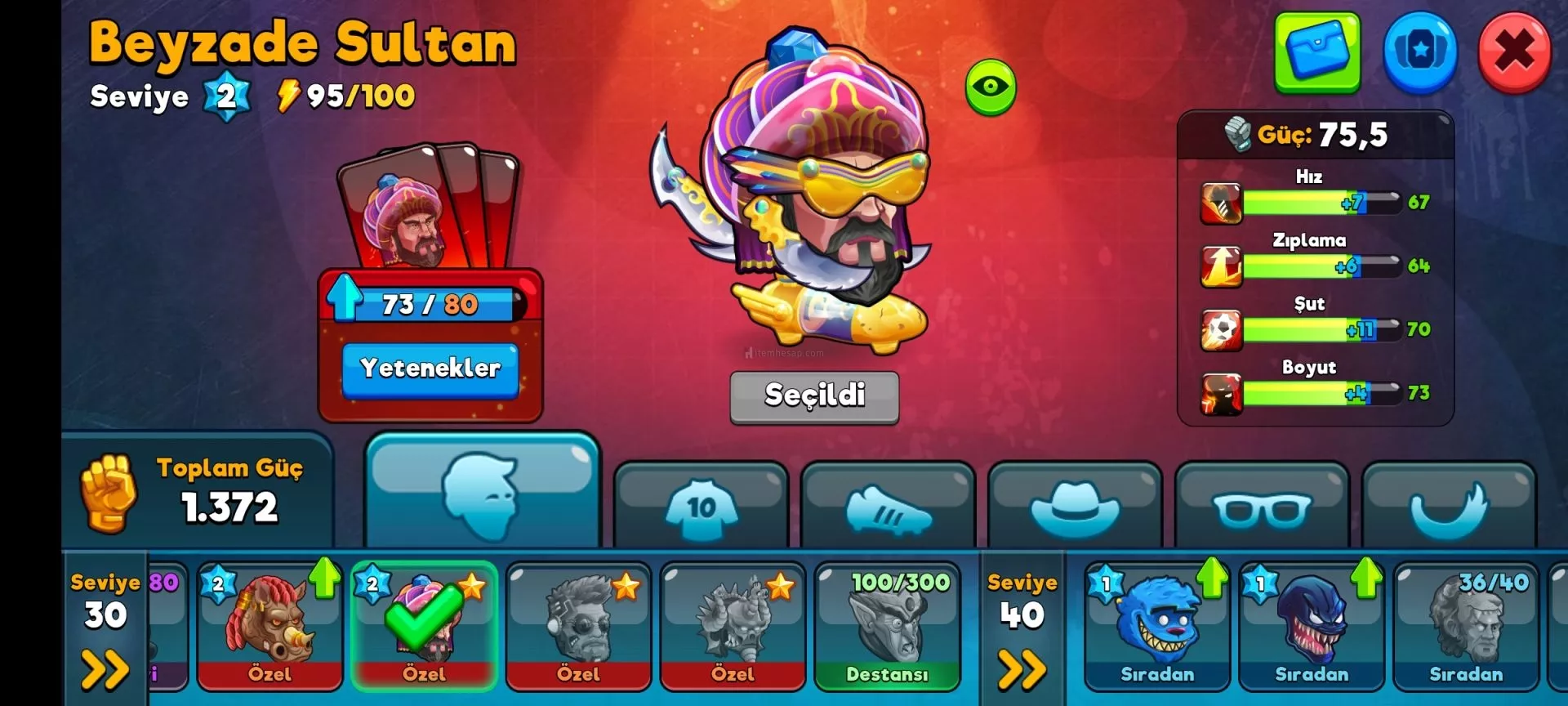Select the Beyzade Sultan card with checkmark
Image resolution: width=1568 pixels, height=706 pixels.
point(424,625)
